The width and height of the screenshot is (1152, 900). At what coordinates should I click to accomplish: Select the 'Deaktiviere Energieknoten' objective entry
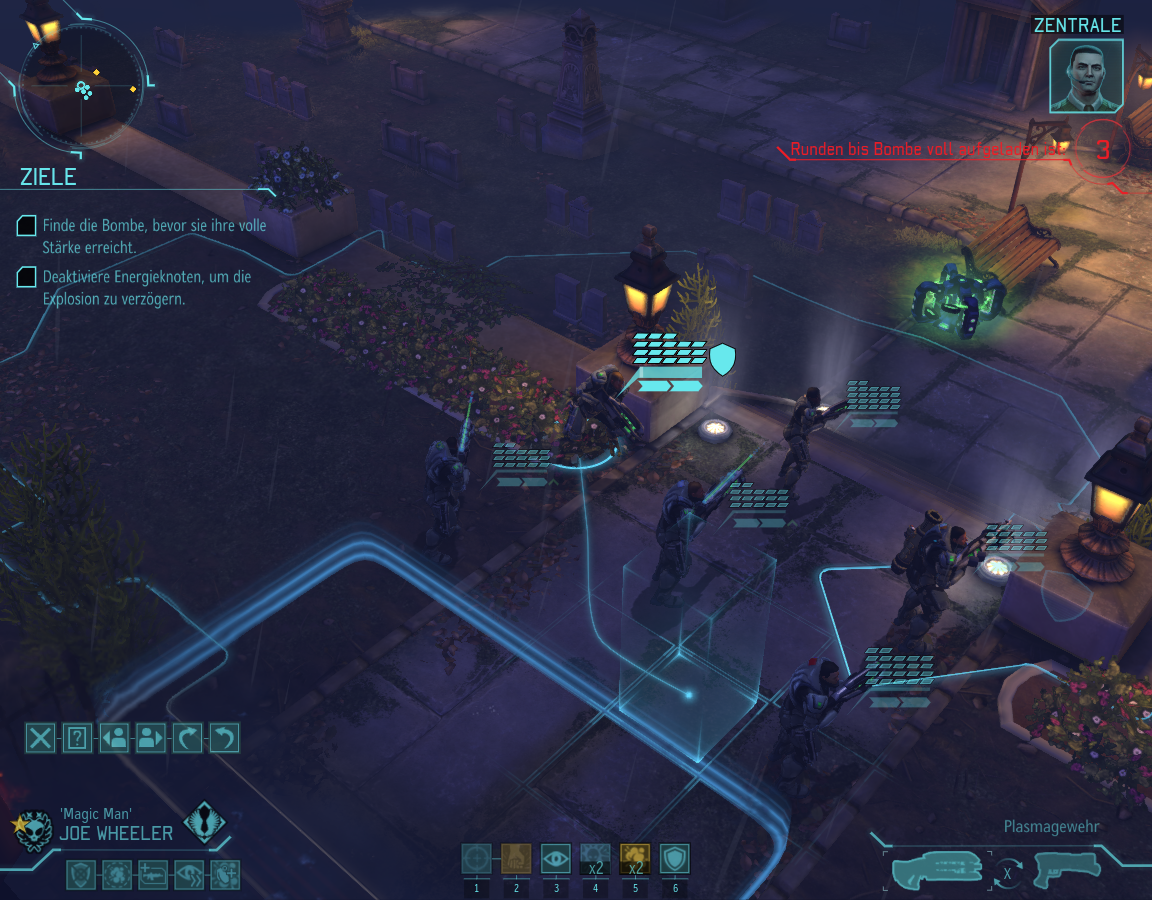click(146, 287)
